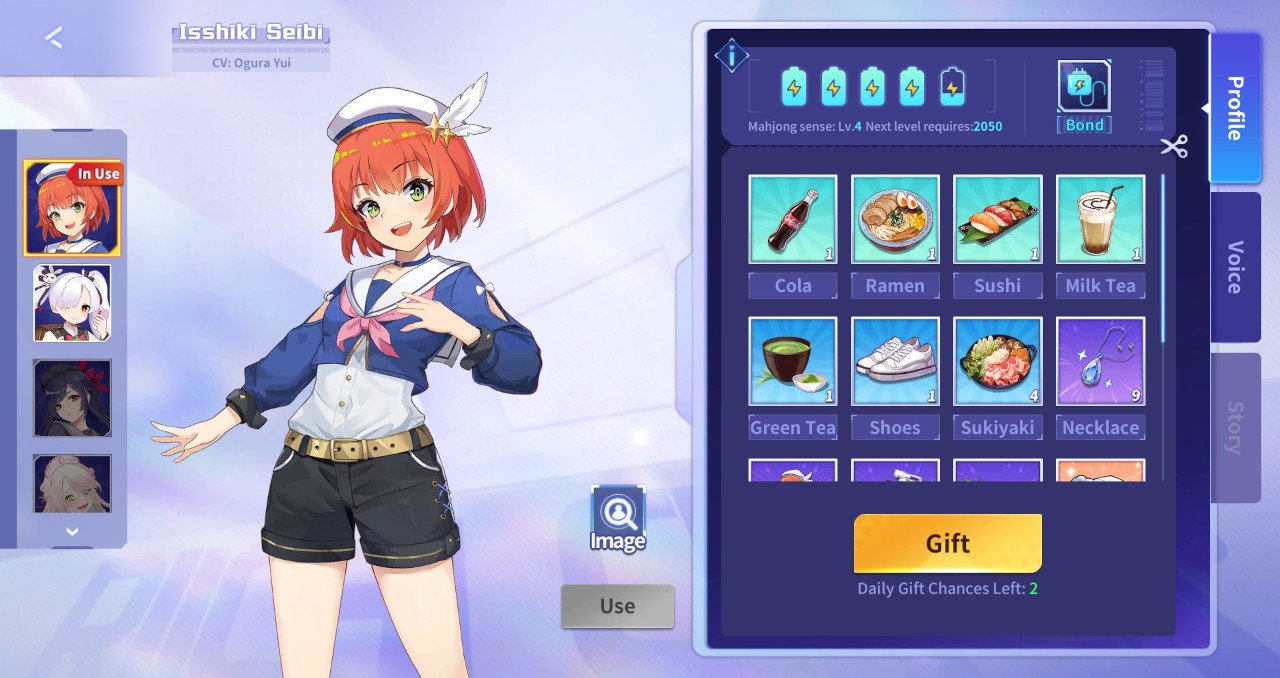Pick the Sukiyaki gift item
This screenshot has height=678, width=1280.
[x=997, y=362]
